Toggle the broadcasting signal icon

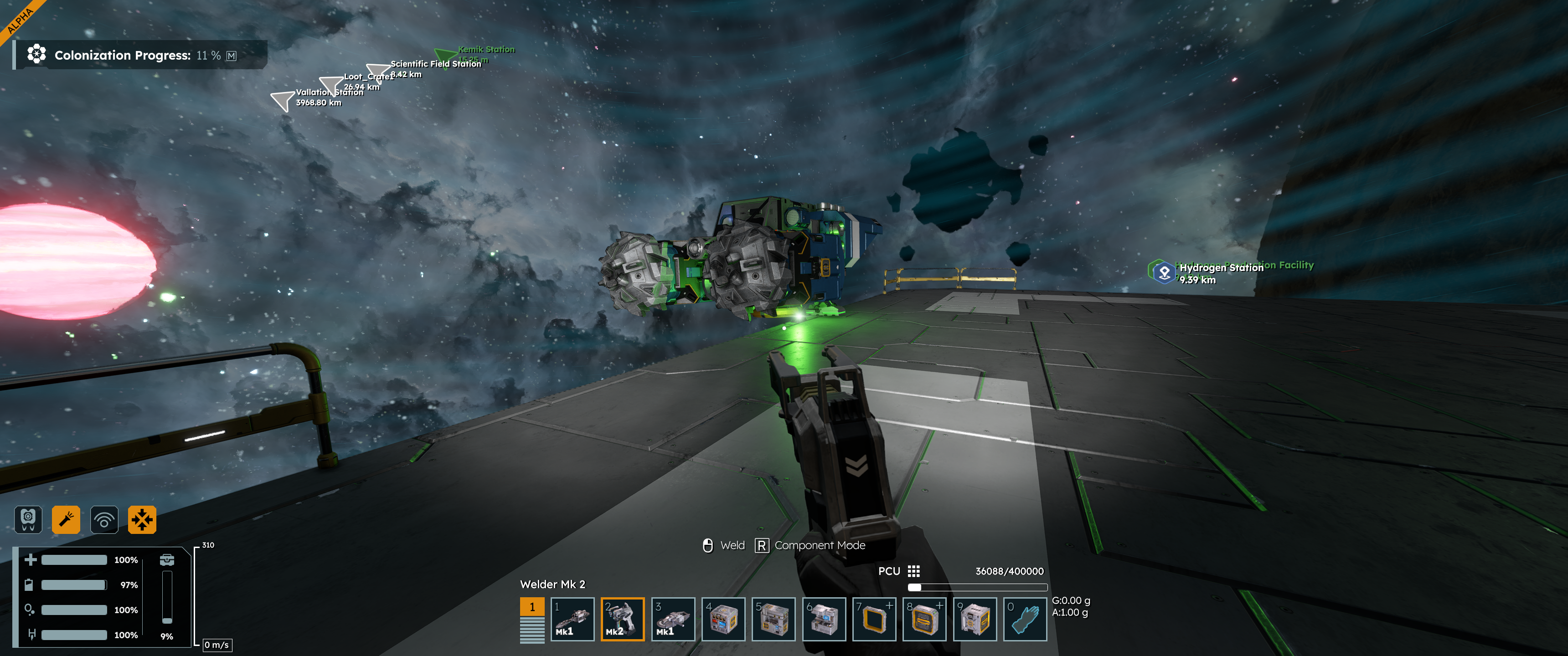[104, 520]
